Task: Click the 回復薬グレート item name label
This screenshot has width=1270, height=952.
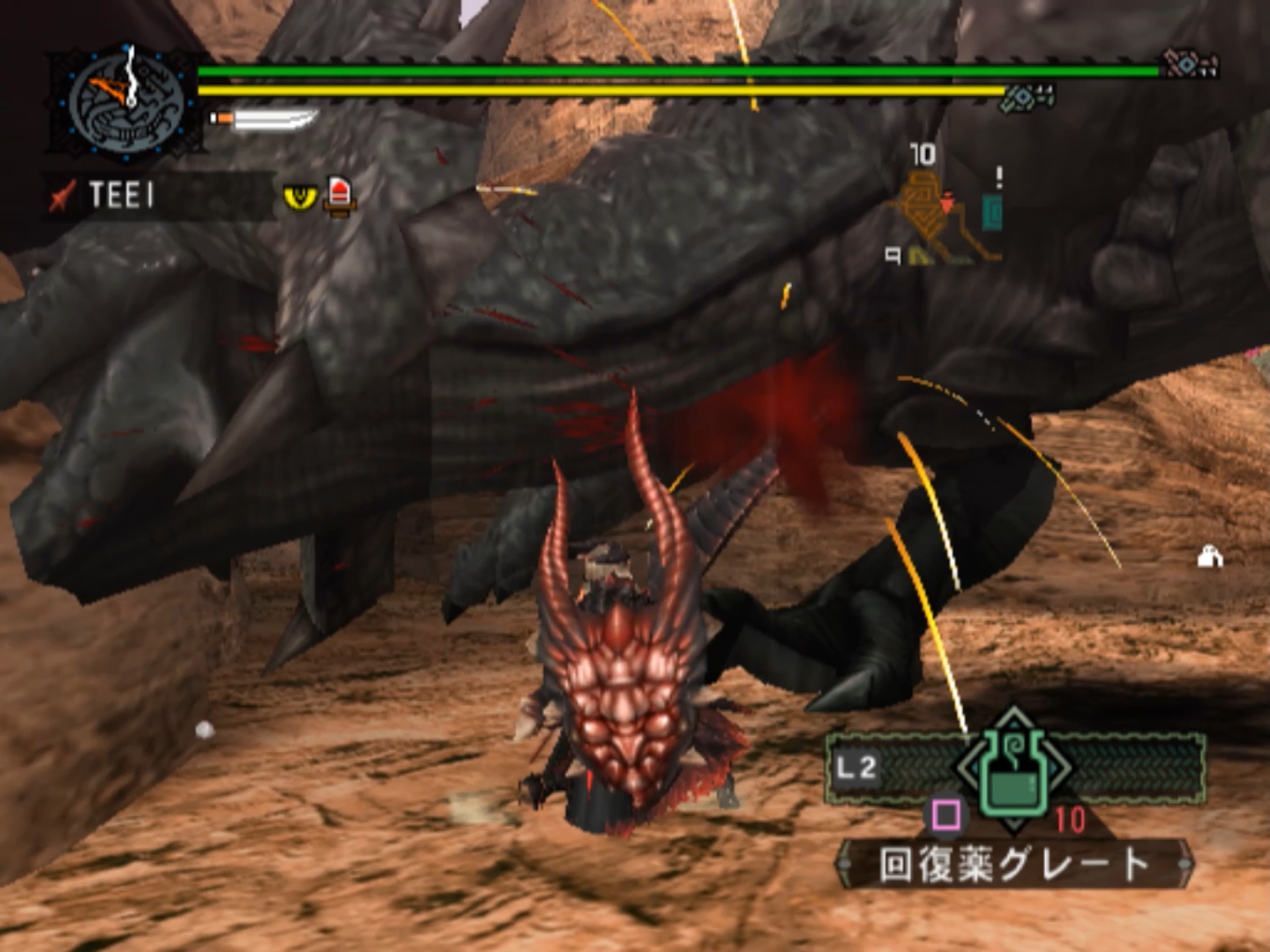Action: (1014, 865)
